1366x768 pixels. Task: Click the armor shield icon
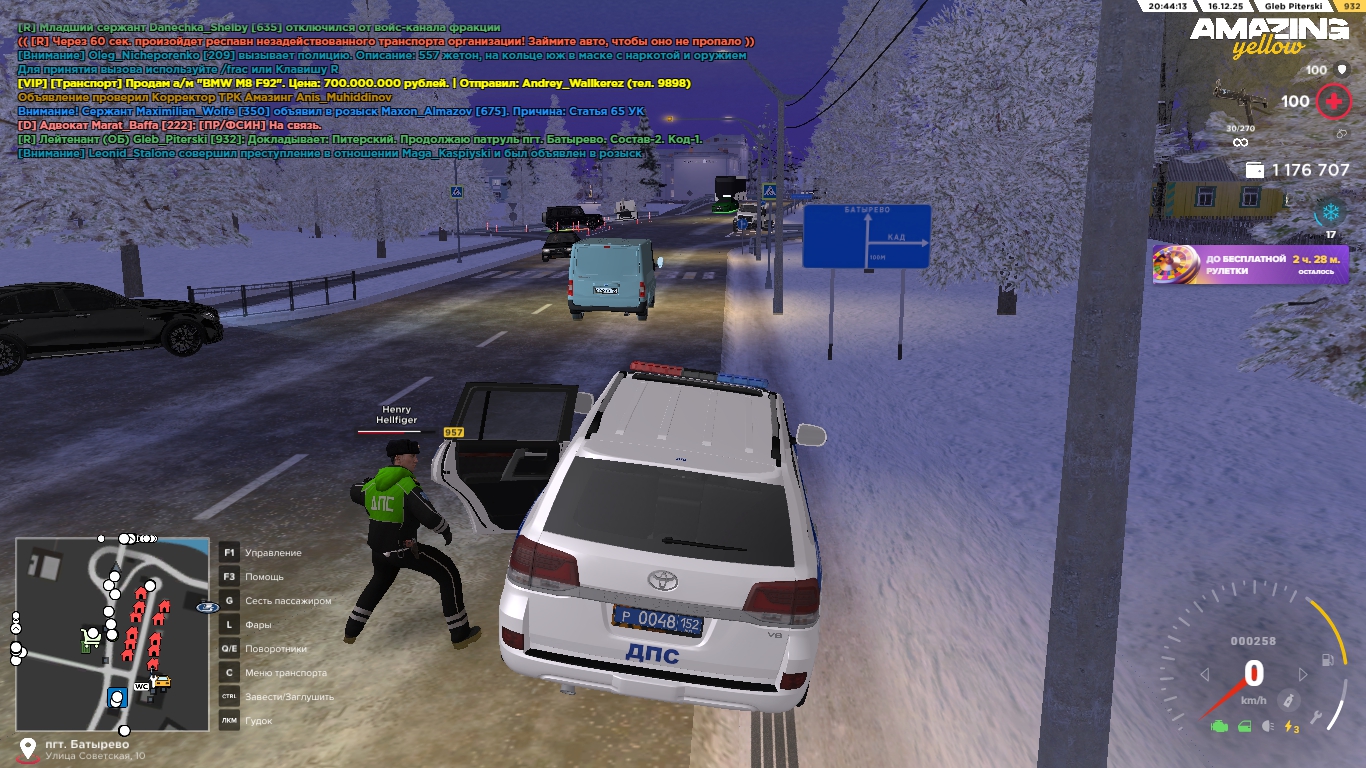click(x=1340, y=70)
